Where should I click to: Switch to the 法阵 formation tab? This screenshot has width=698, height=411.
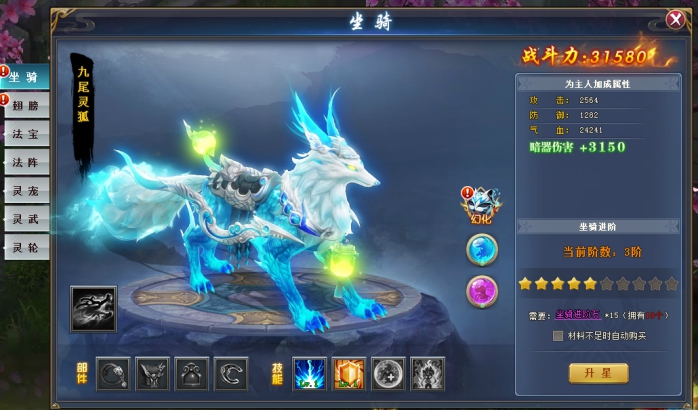[25, 162]
